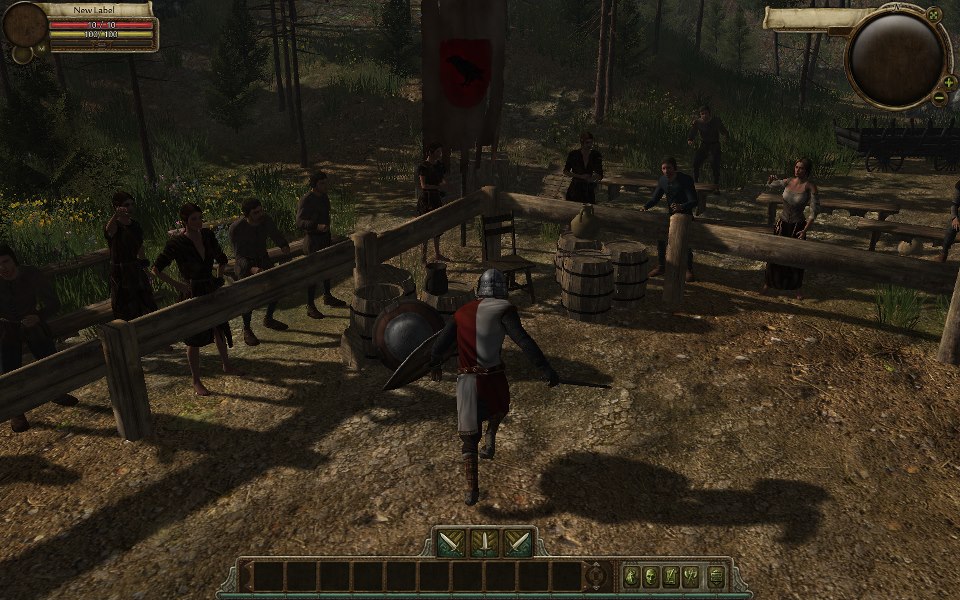Zoom out the minimap with the minus button
Screen dimensions: 960x600
940,97
